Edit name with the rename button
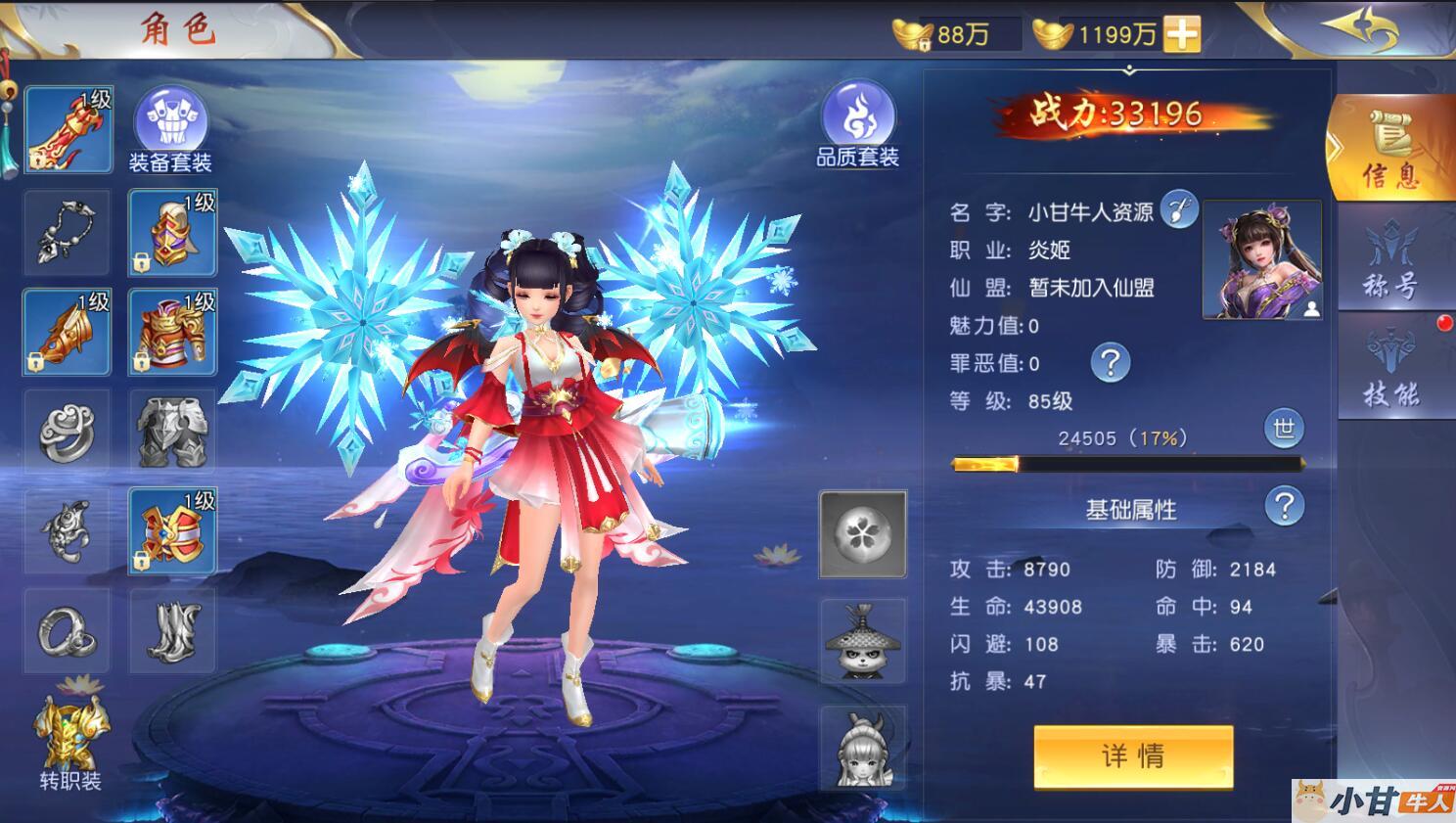1456x823 pixels. pyautogui.click(x=1178, y=208)
